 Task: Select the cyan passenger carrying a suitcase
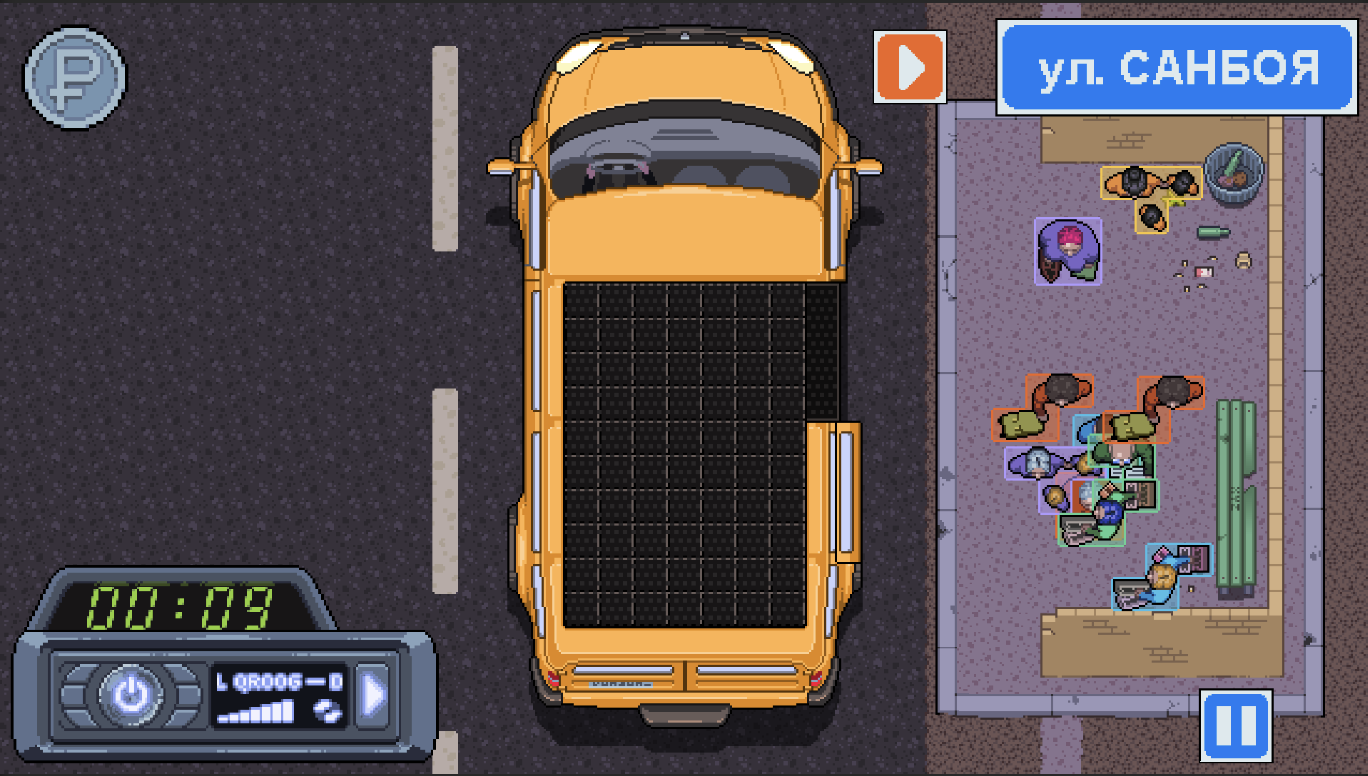tap(1160, 575)
